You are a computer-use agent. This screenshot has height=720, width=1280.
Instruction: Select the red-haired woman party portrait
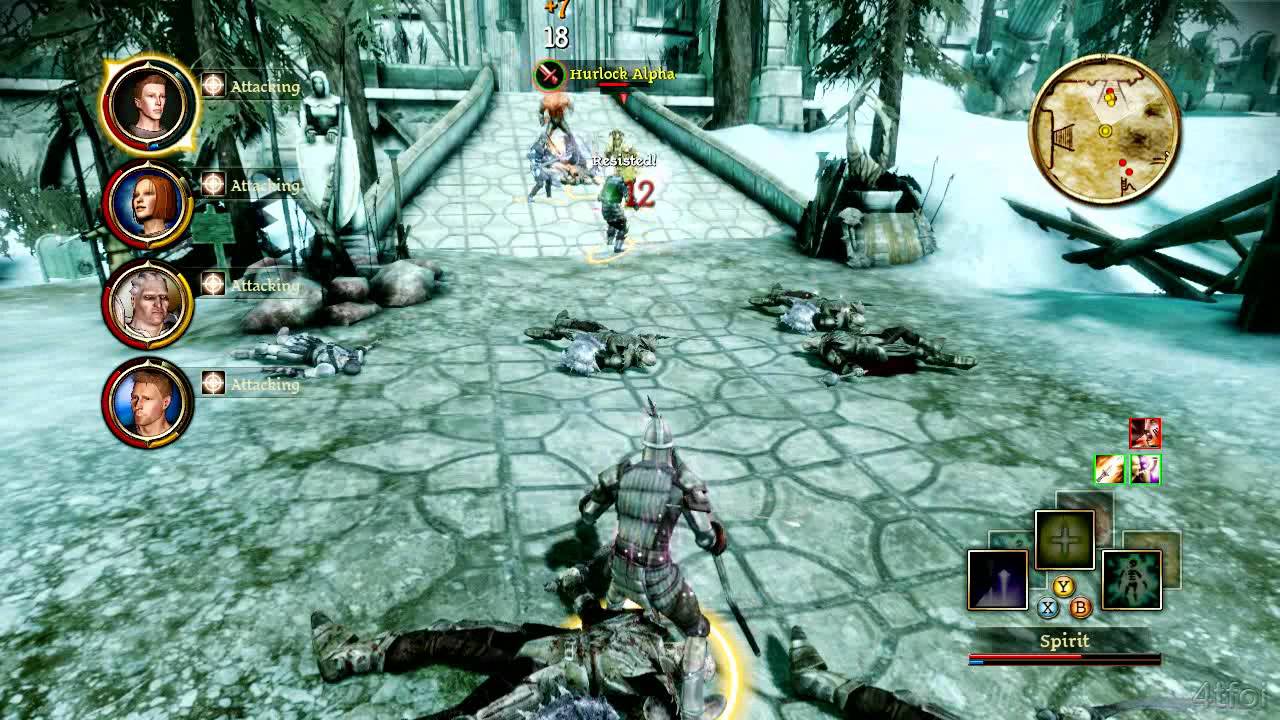147,205
